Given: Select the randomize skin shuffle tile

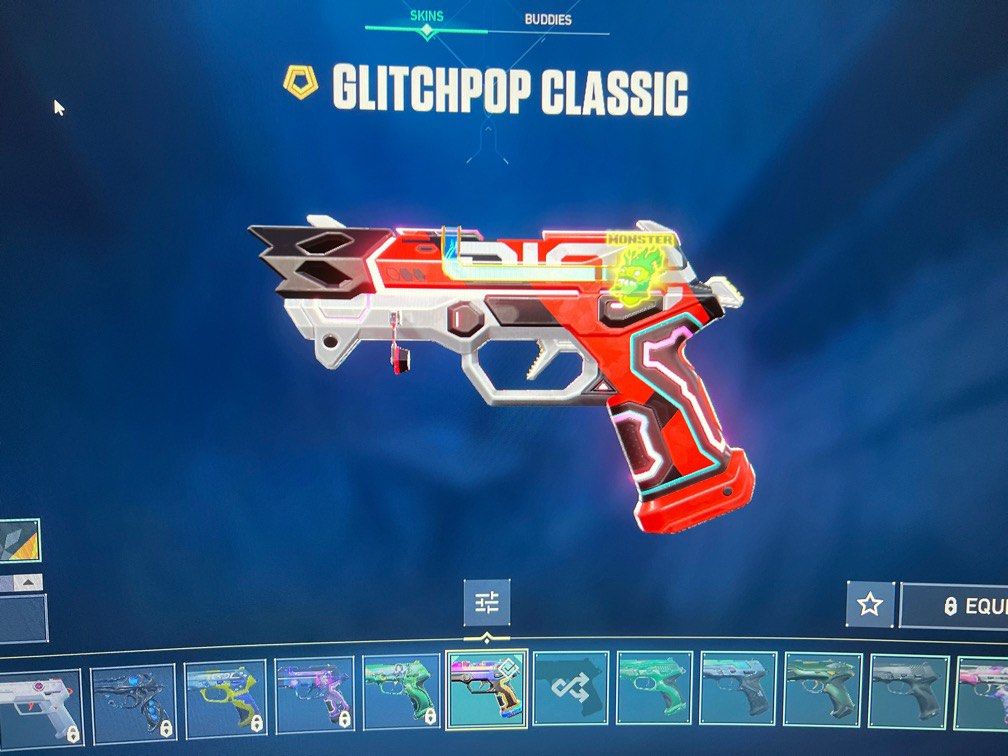Looking at the screenshot, I should (570, 689).
